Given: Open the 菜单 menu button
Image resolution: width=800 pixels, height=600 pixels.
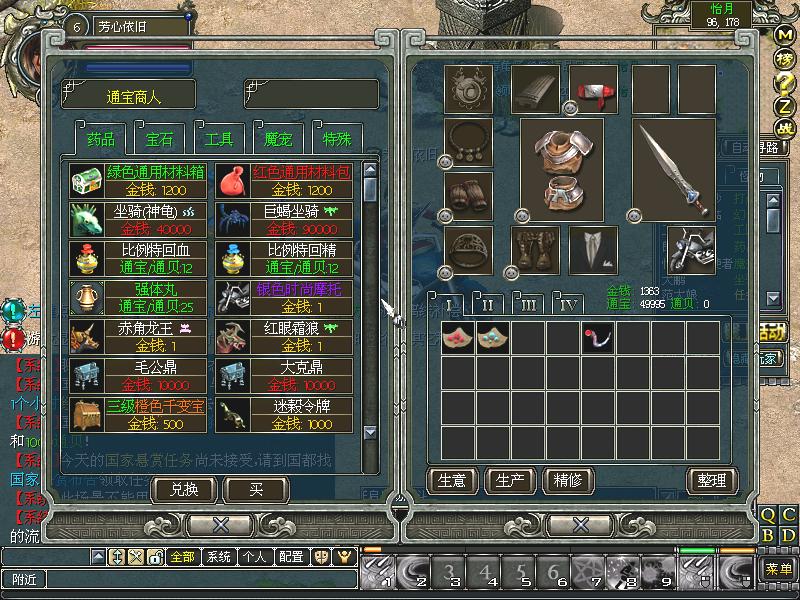Looking at the screenshot, I should 779,569.
